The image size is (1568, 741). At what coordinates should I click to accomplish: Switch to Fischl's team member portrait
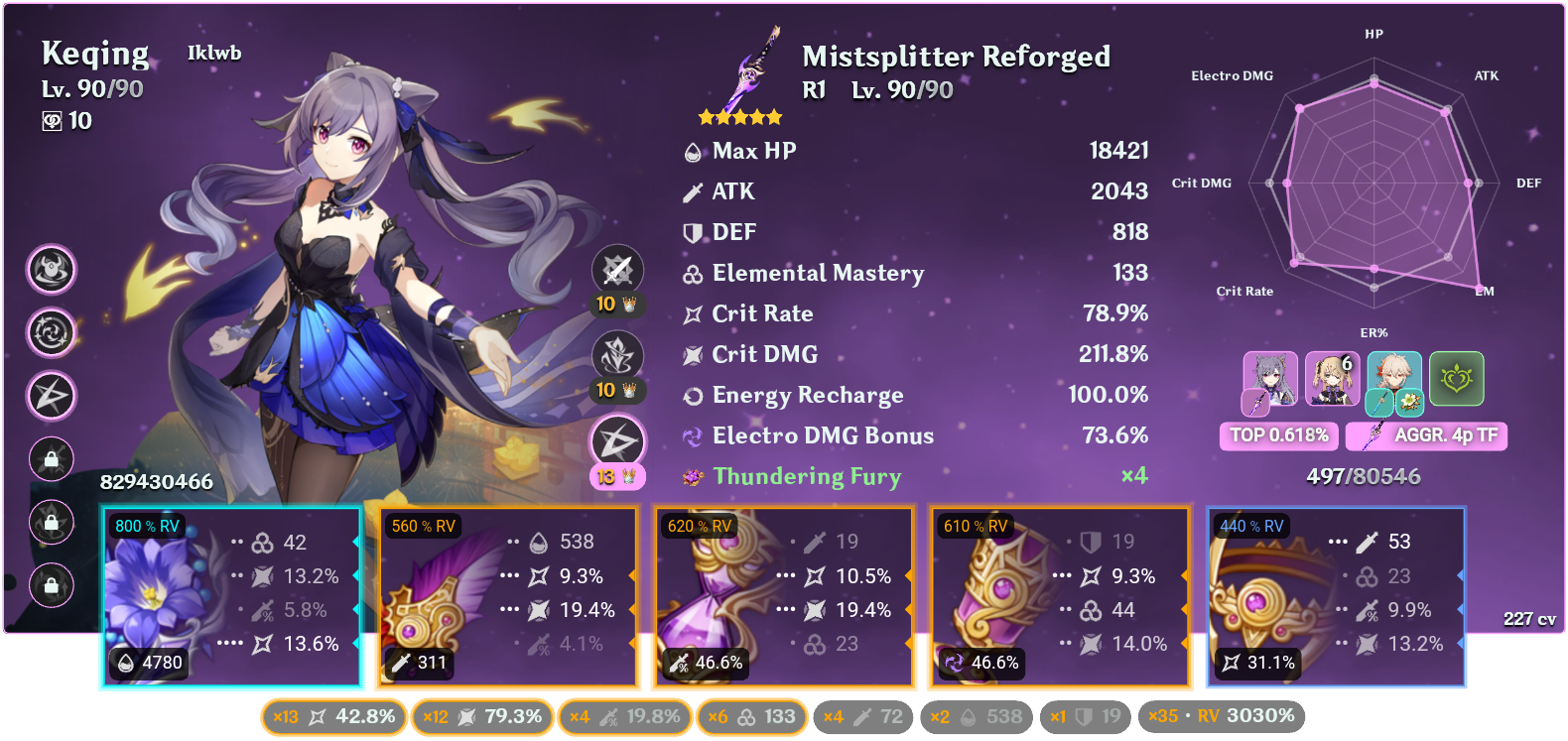(x=1334, y=377)
